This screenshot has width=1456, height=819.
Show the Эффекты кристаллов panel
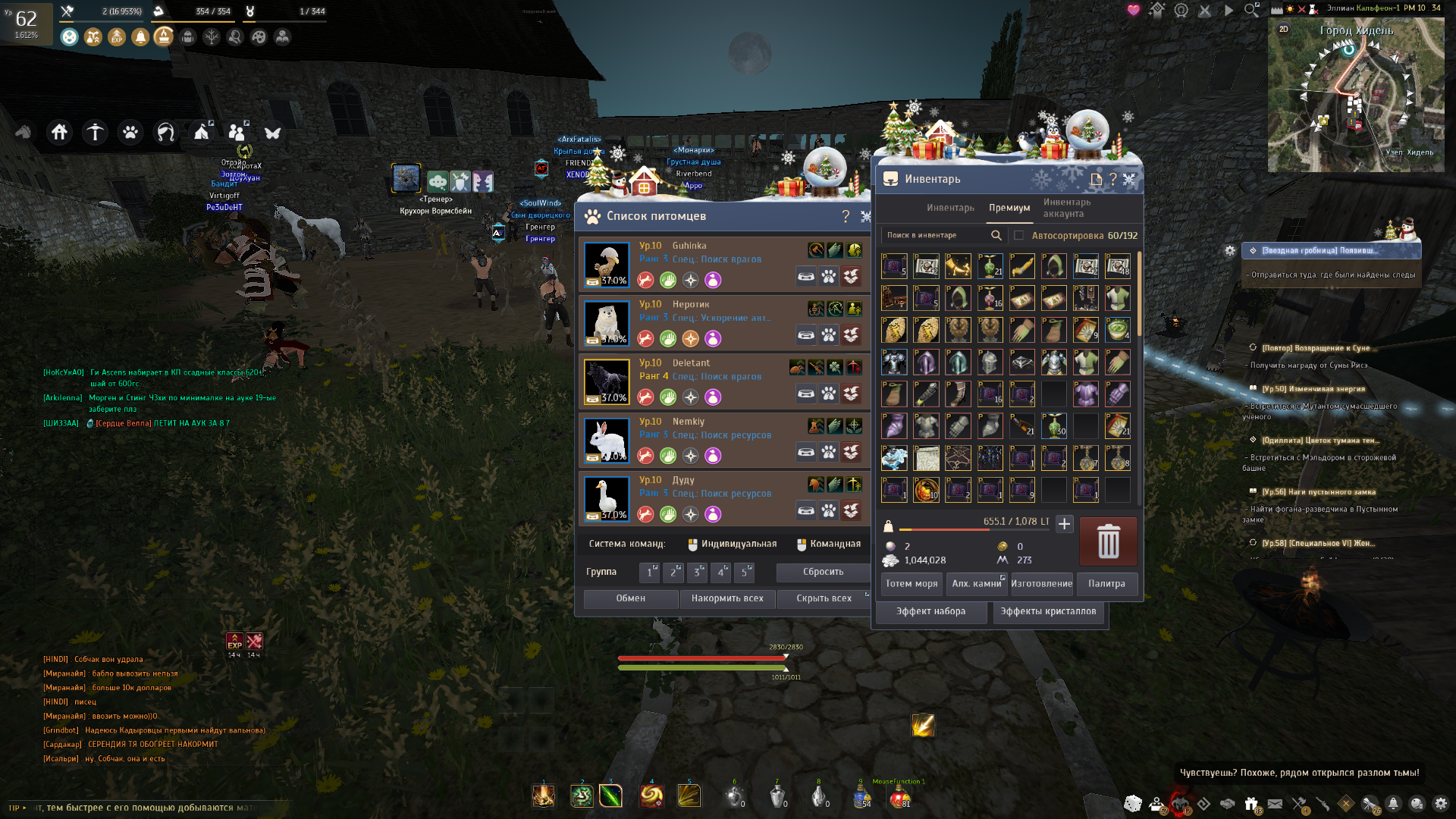(1048, 611)
